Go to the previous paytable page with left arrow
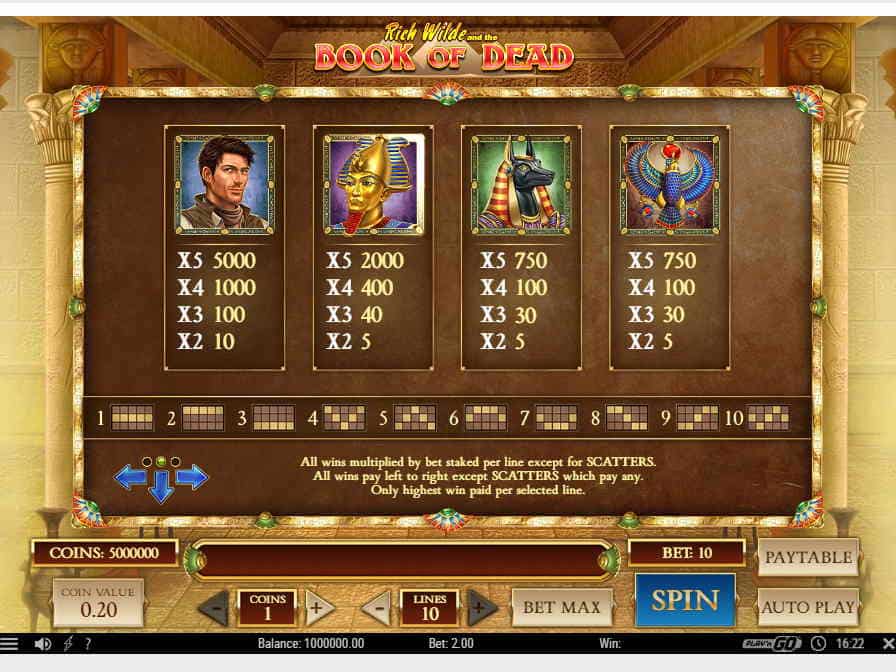The image size is (896, 672). [x=130, y=477]
